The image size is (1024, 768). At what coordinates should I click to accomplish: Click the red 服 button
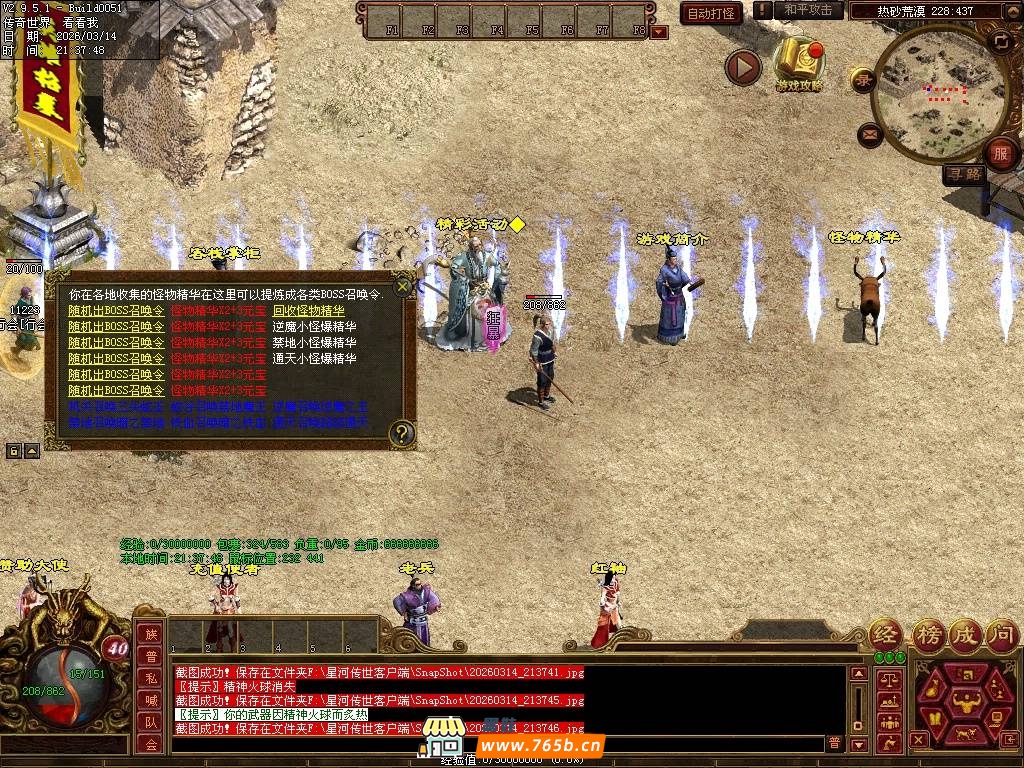[1000, 154]
